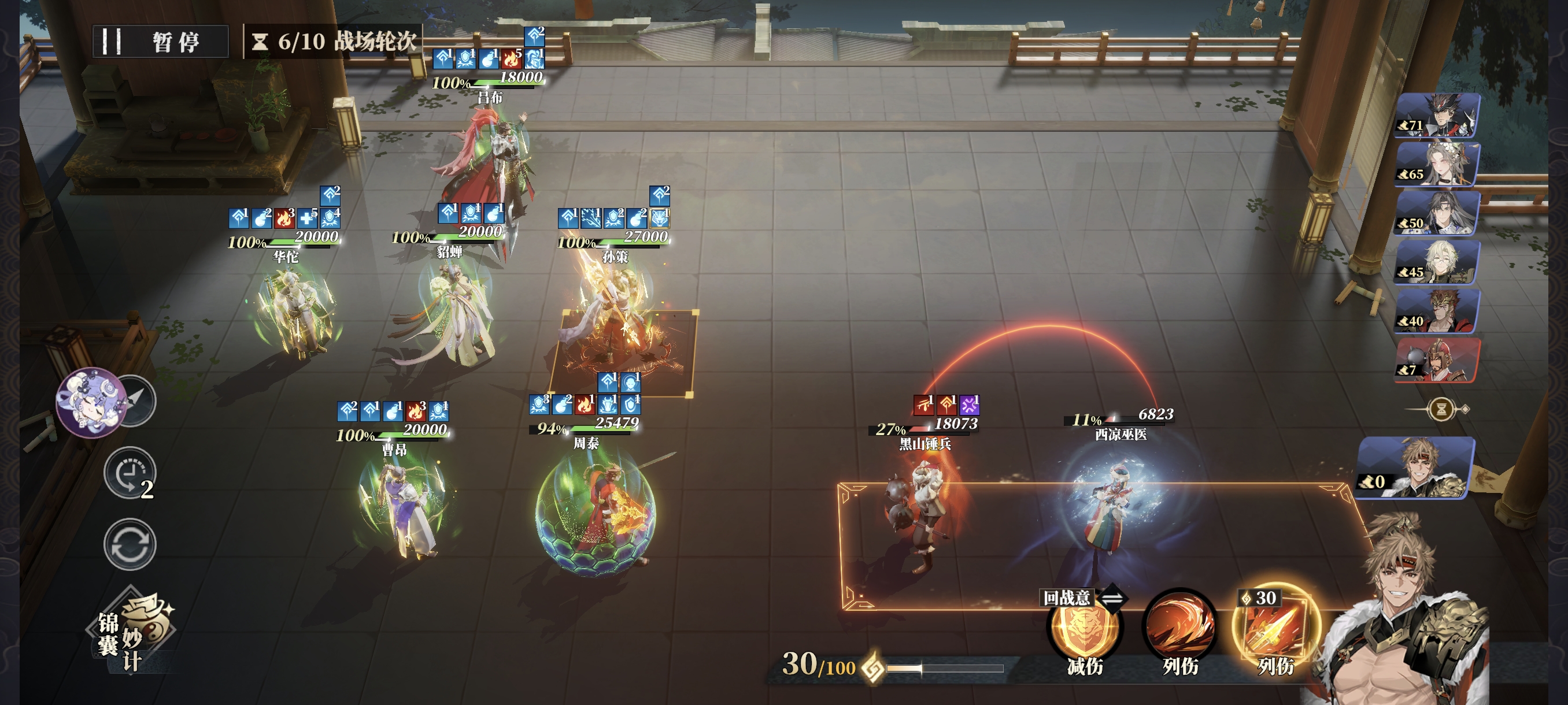Click the hourglass round marker icon
The width and height of the screenshot is (1568, 705).
1441,409
